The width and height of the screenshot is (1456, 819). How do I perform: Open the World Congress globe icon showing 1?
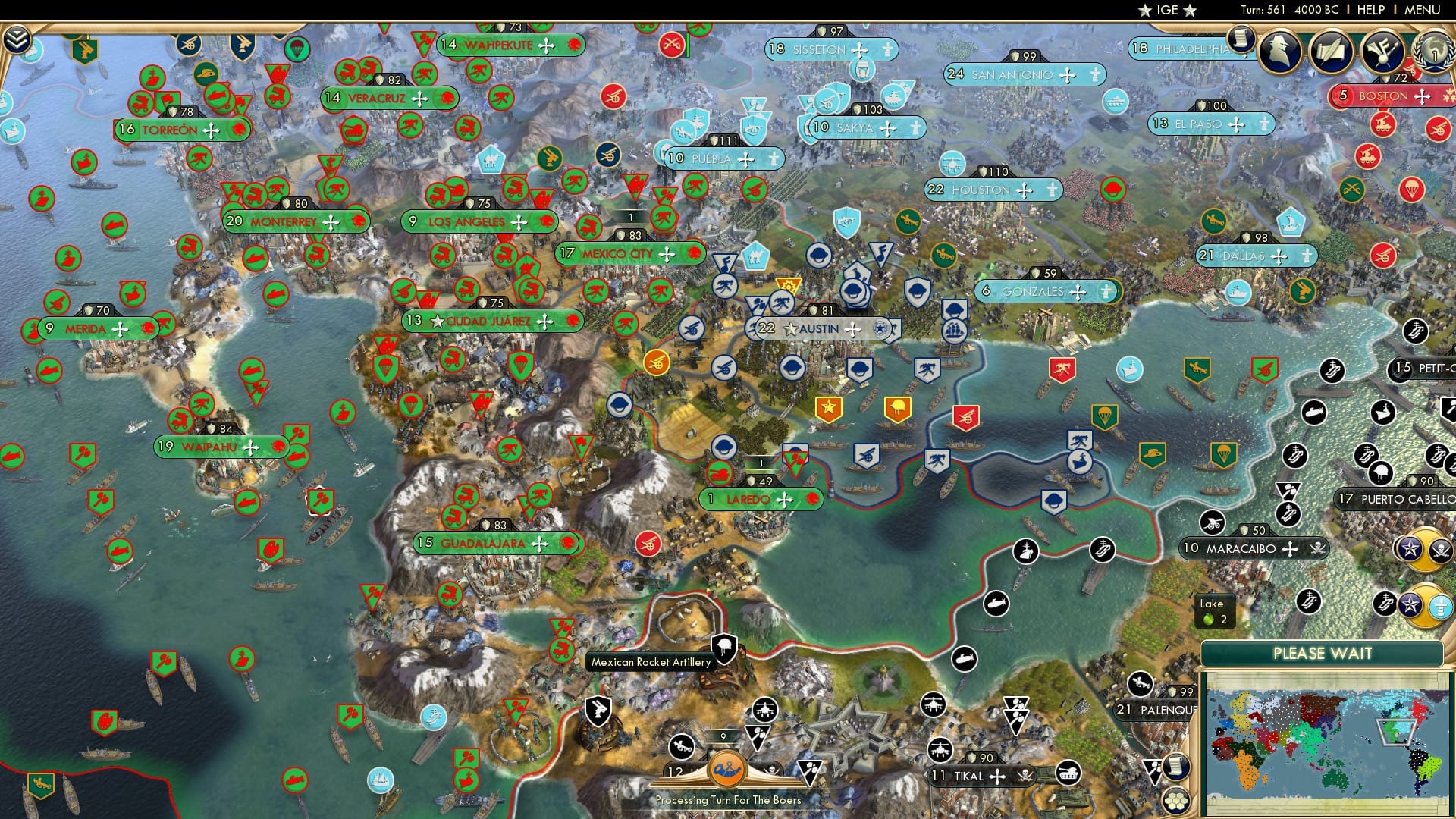[1436, 52]
